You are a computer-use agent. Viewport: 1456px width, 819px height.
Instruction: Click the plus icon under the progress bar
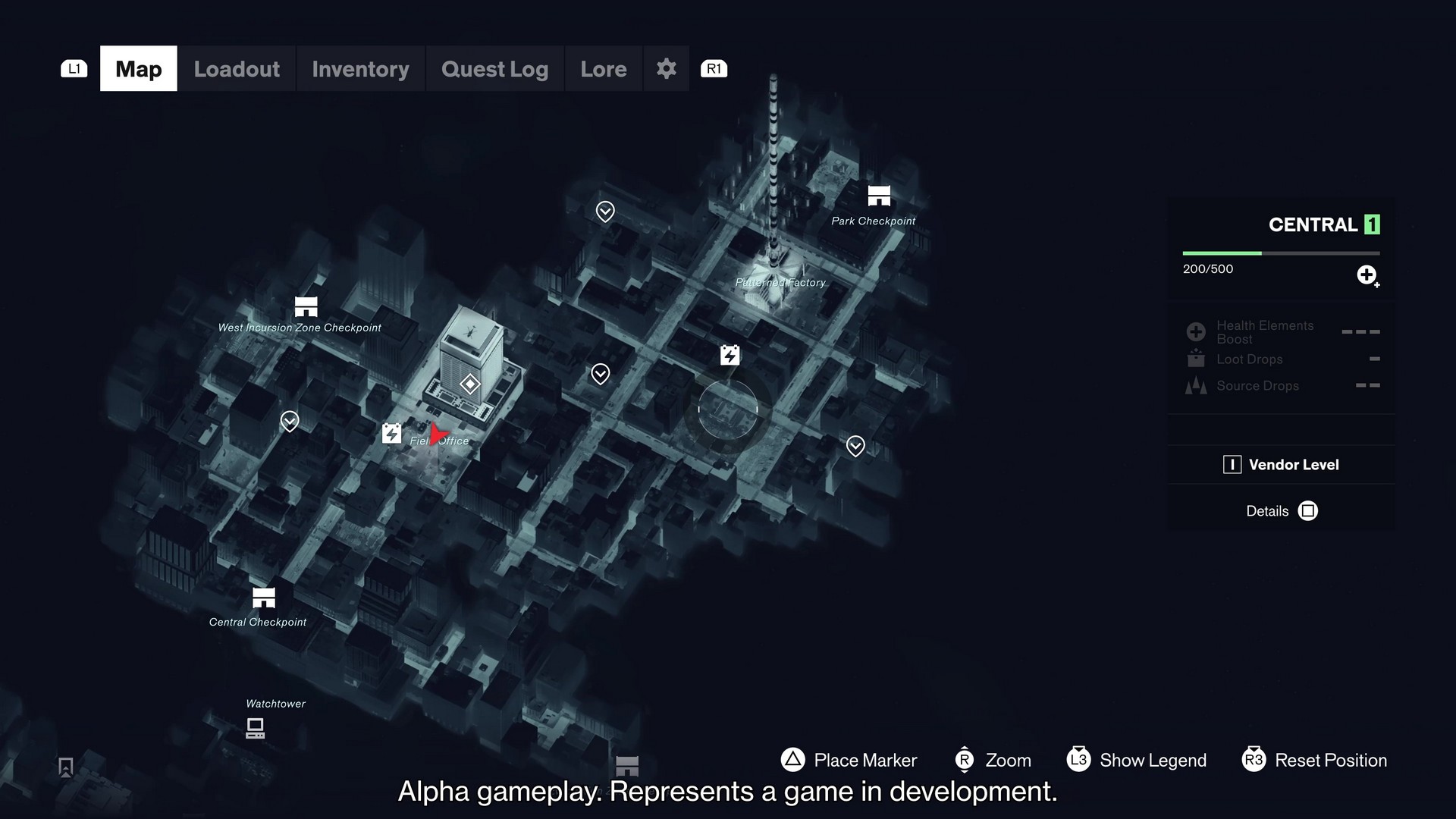(x=1367, y=276)
